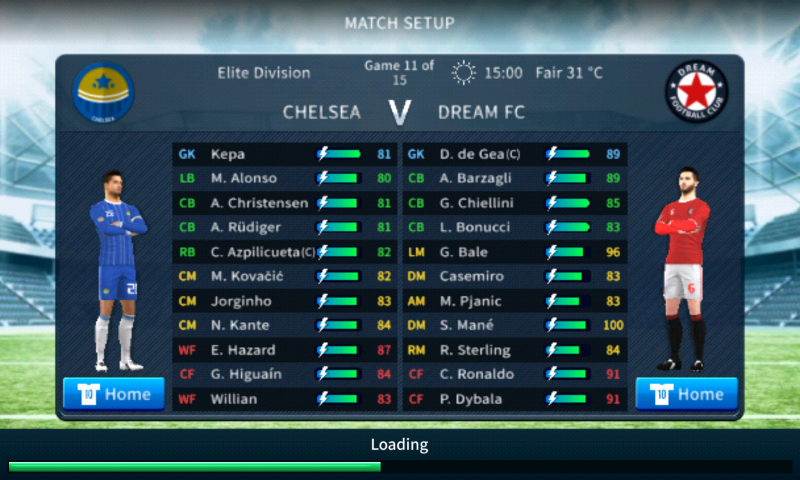Choose S. Mané in Dream FC lineup
This screenshot has height=480, width=800.
(x=515, y=325)
